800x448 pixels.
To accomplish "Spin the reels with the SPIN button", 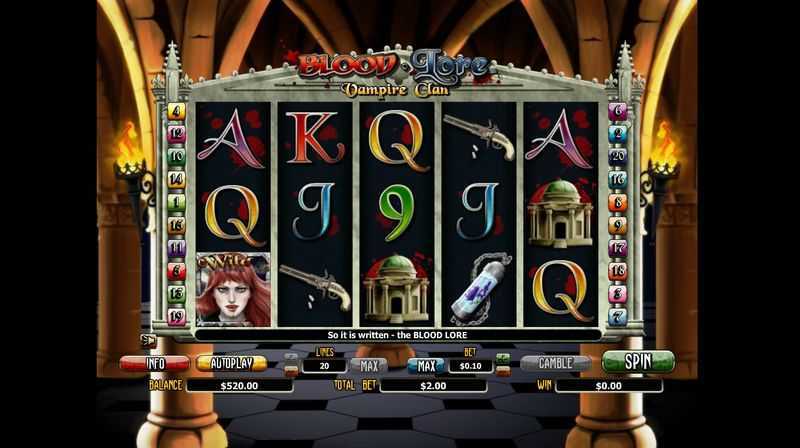I will (x=638, y=361).
